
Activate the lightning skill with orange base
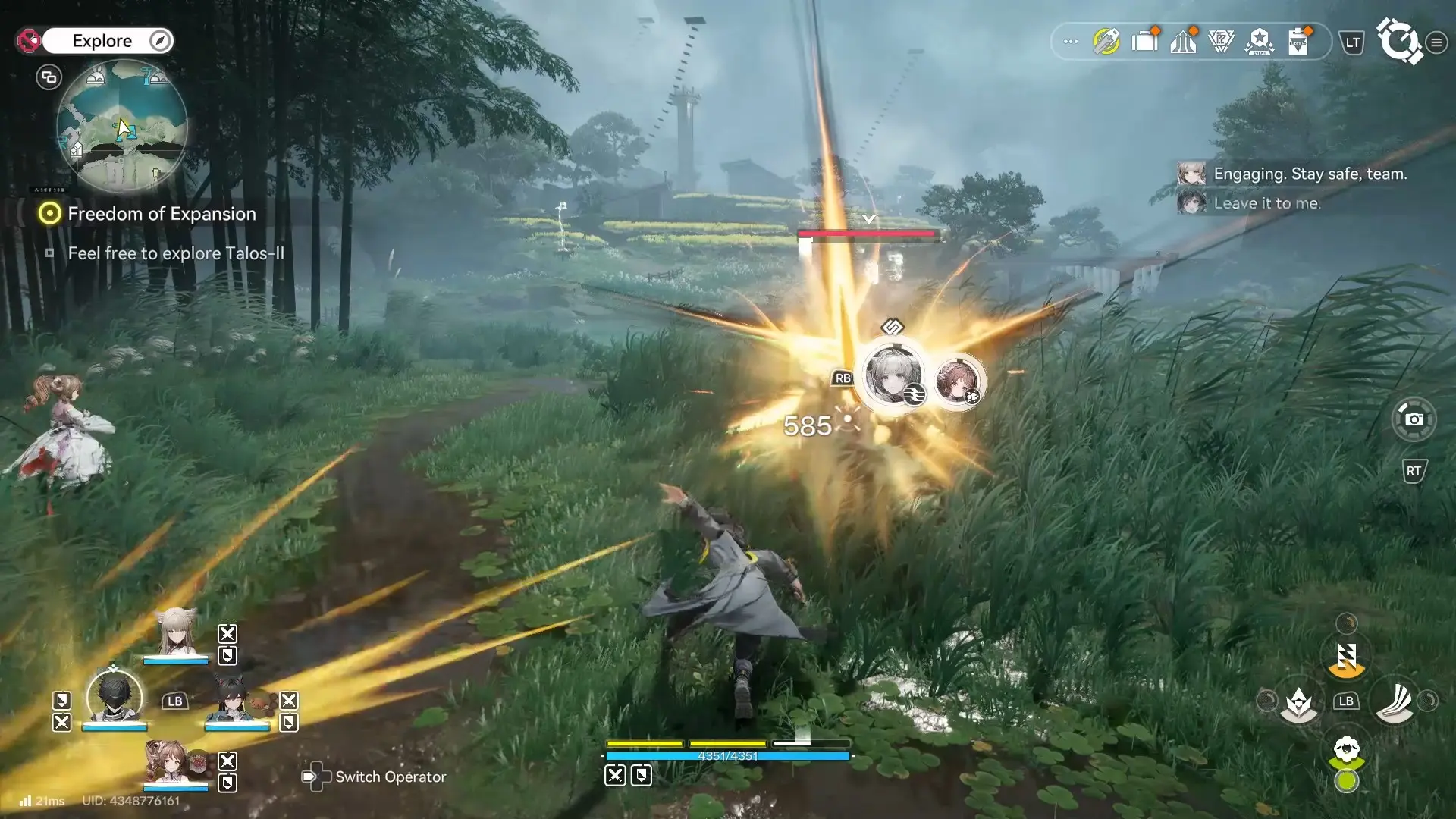click(1346, 657)
